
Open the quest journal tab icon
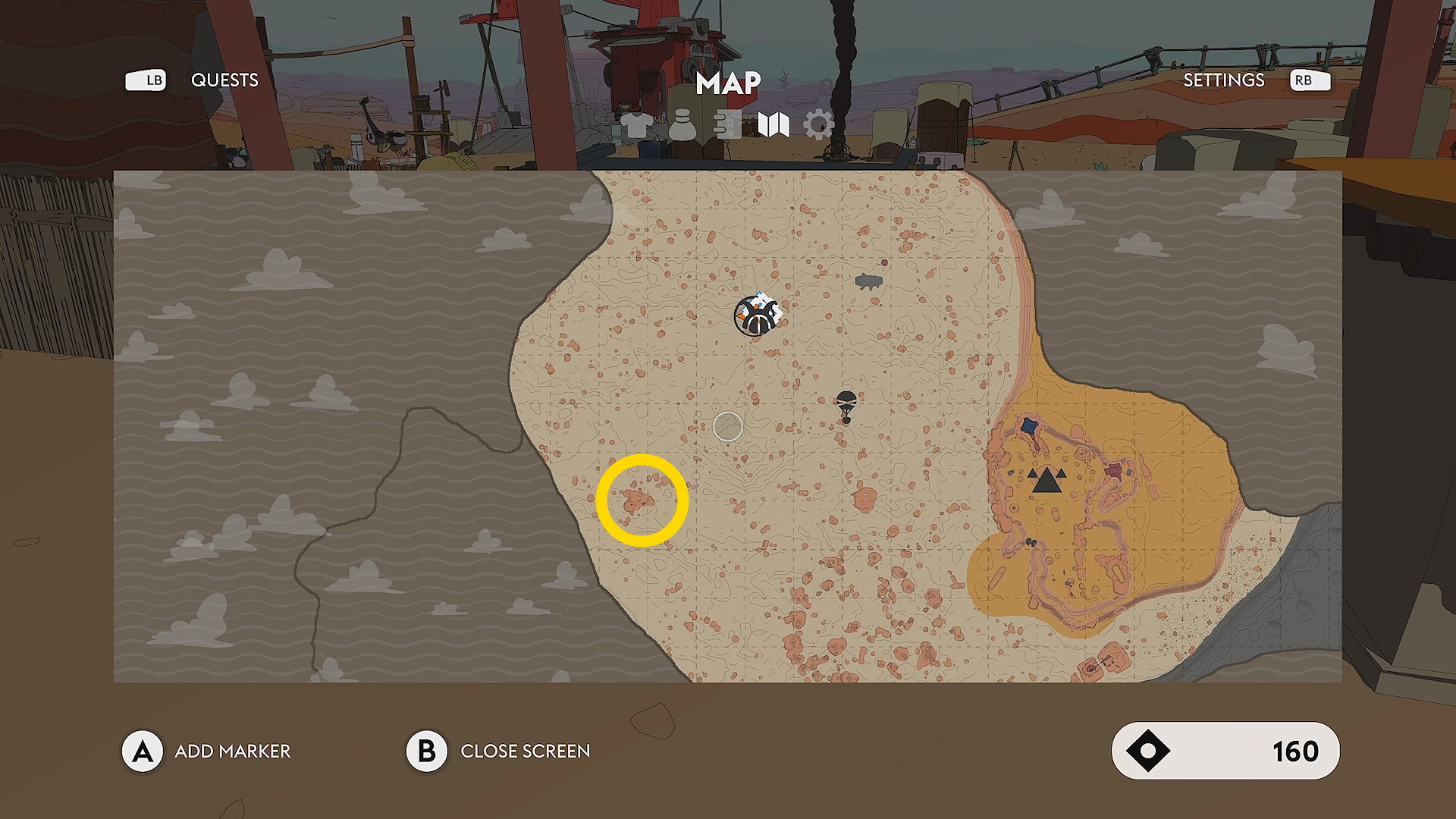[727, 125]
